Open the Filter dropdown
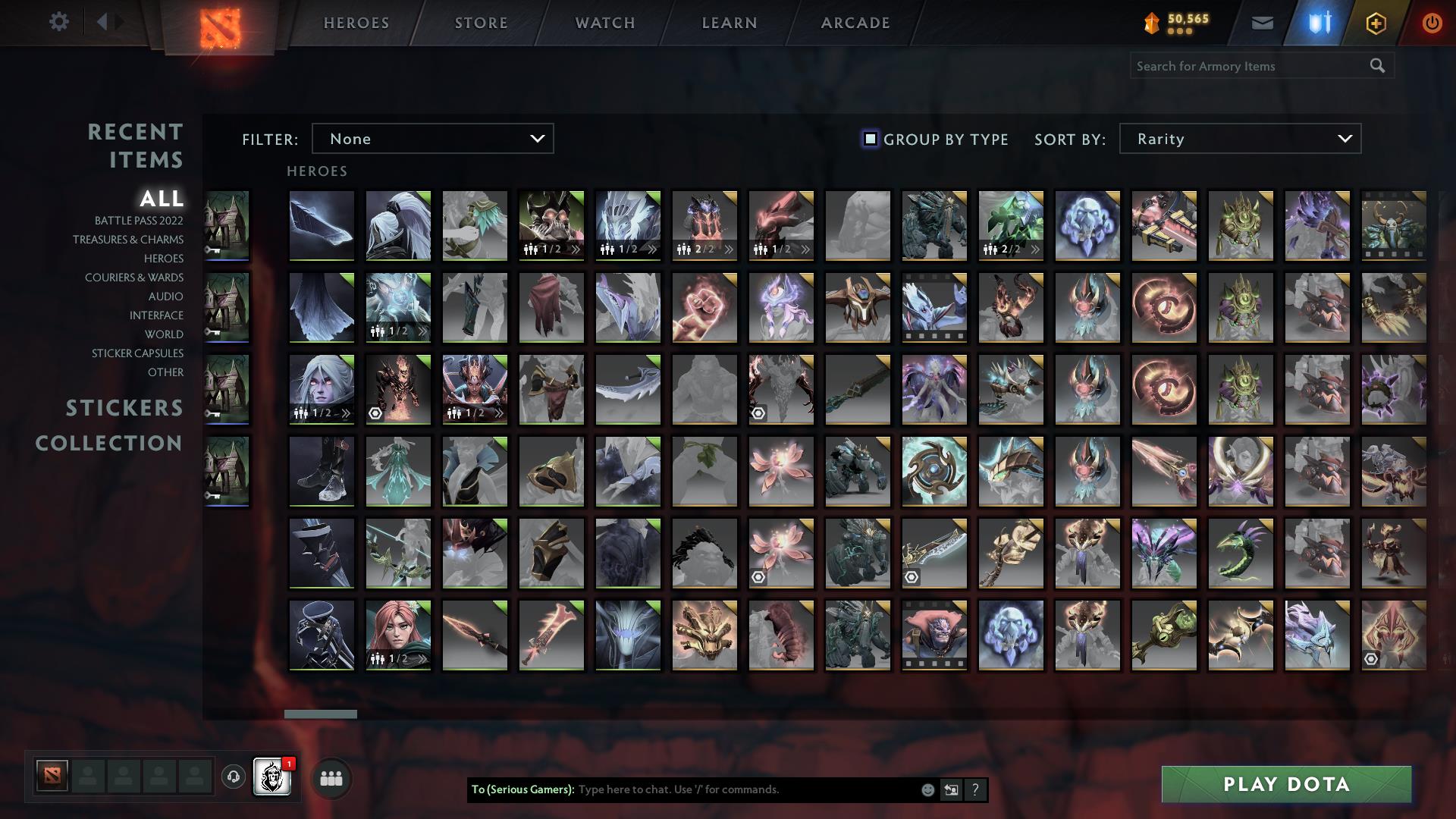The image size is (1456, 819). tap(432, 139)
